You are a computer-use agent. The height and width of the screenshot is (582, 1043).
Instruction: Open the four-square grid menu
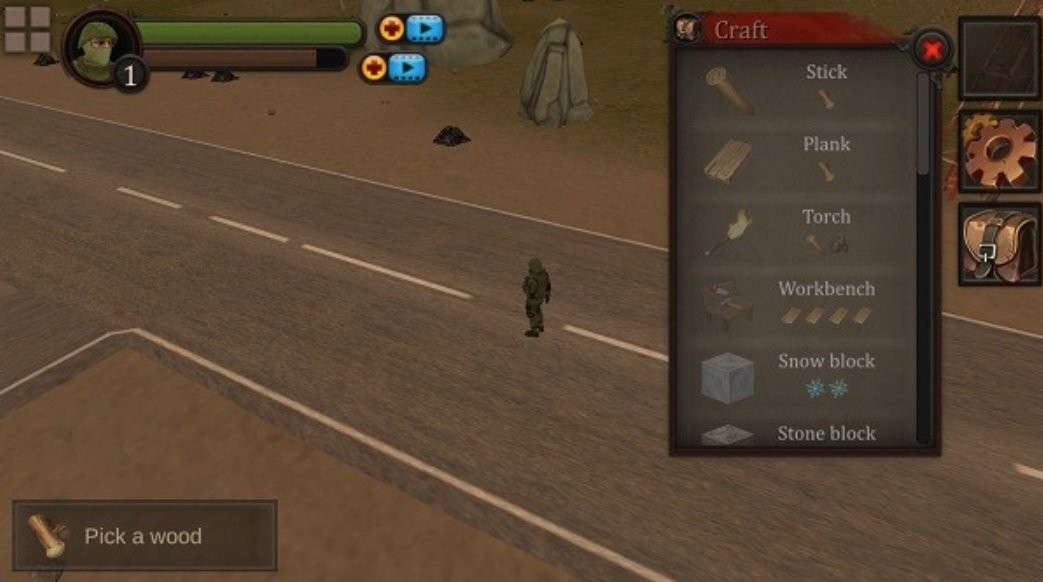coord(27,29)
